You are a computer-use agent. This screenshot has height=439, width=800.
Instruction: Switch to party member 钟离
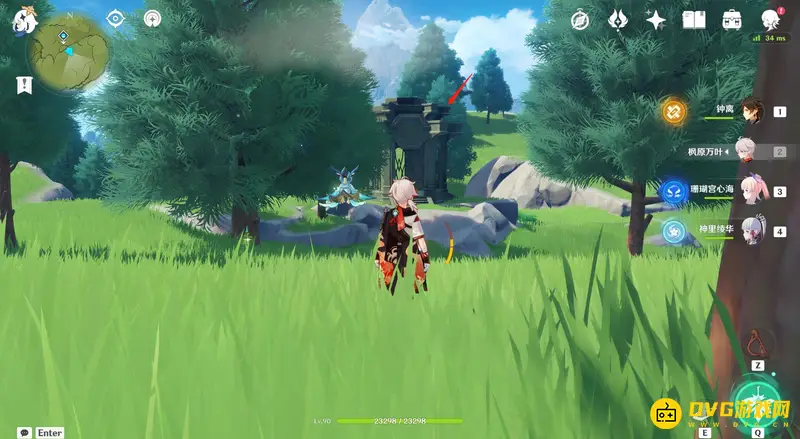(x=752, y=112)
